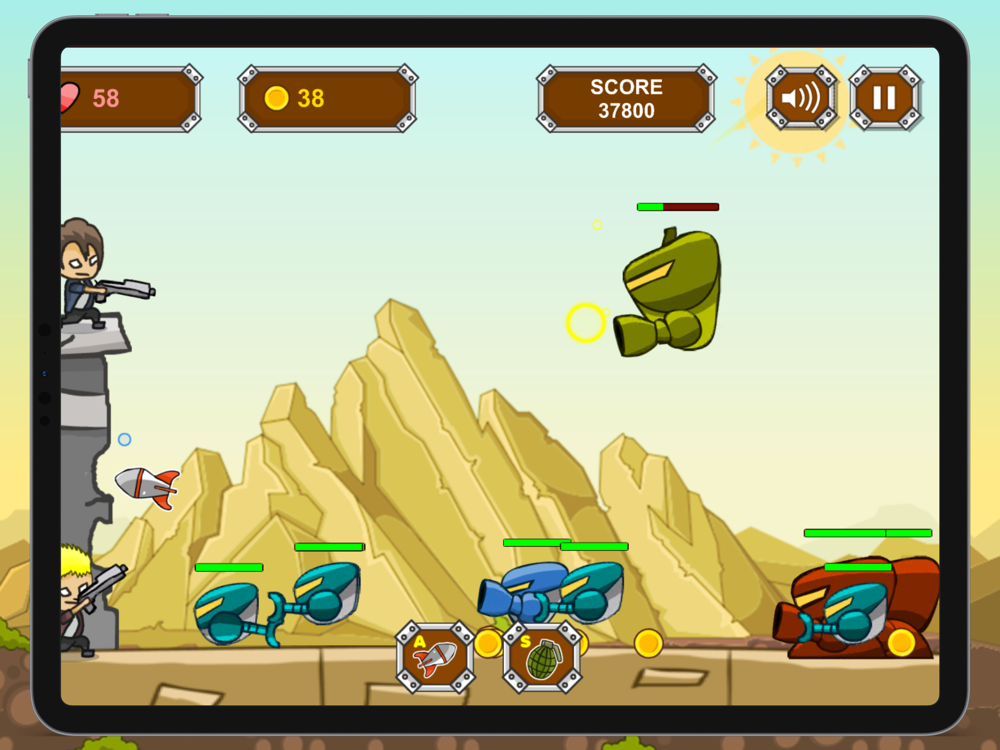This screenshot has height=750, width=1000.
Task: Toggle the sound speaker button
Action: [800, 98]
